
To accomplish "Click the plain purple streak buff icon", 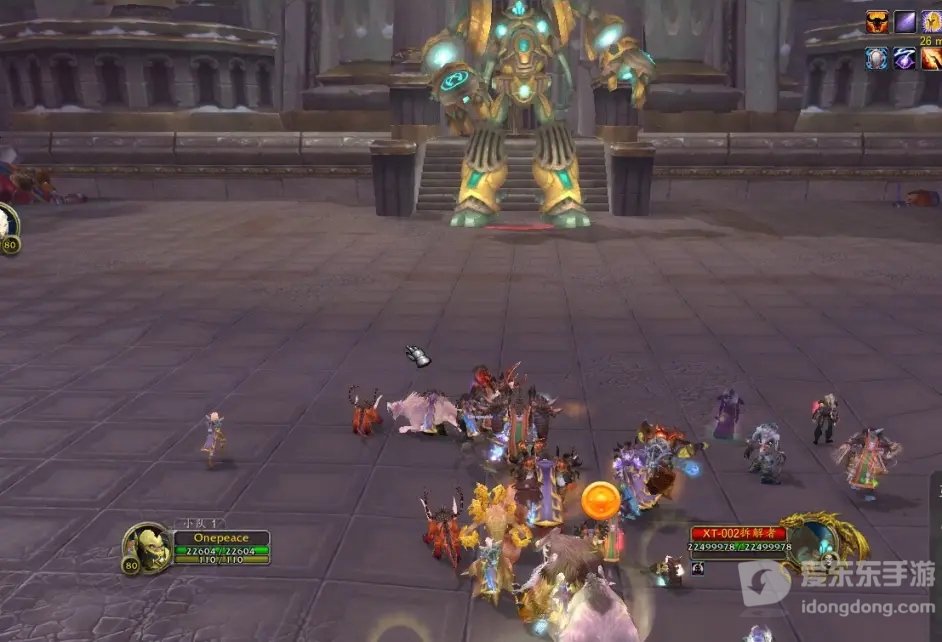I will pyautogui.click(x=905, y=22).
